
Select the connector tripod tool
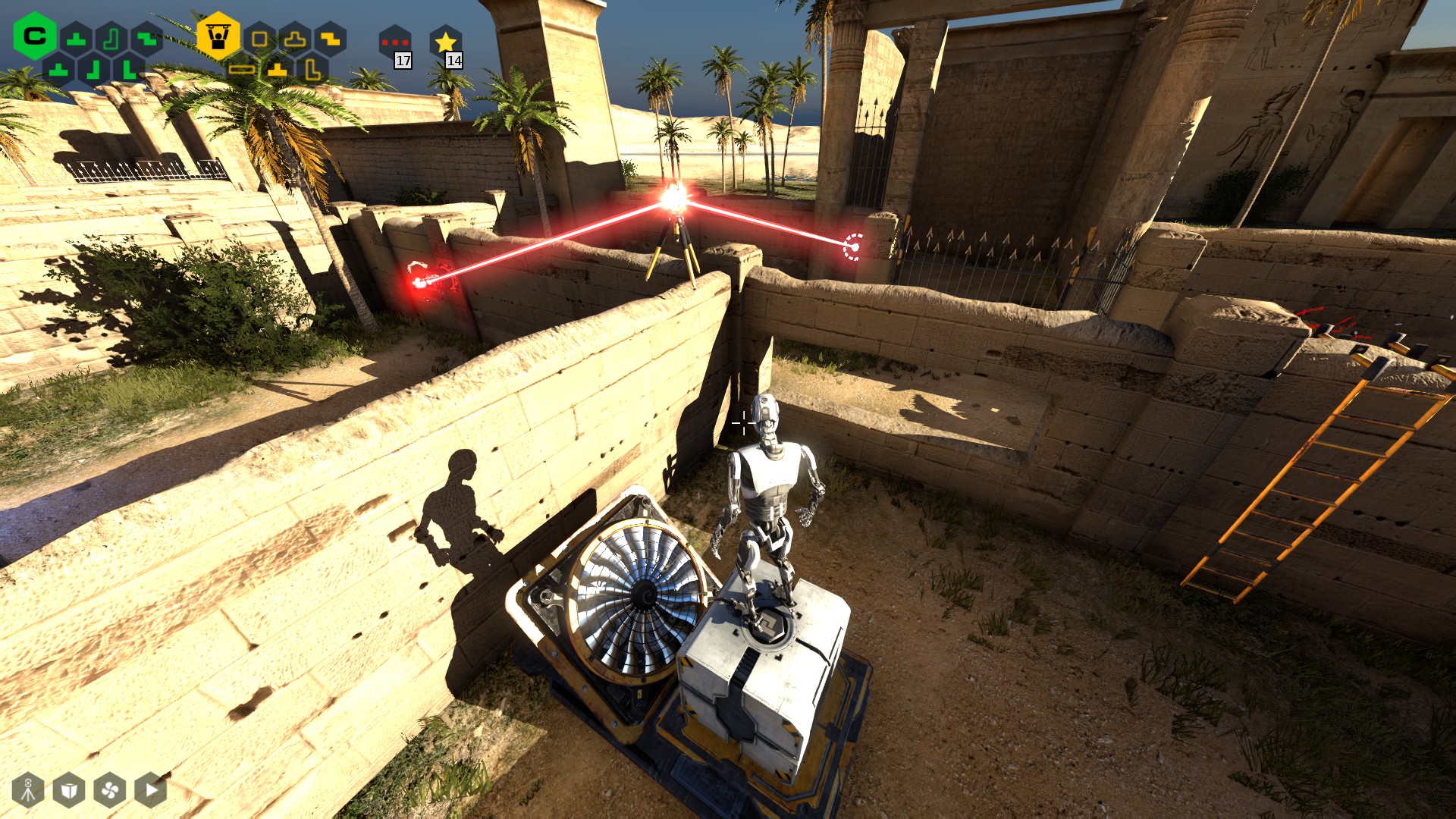28,791
